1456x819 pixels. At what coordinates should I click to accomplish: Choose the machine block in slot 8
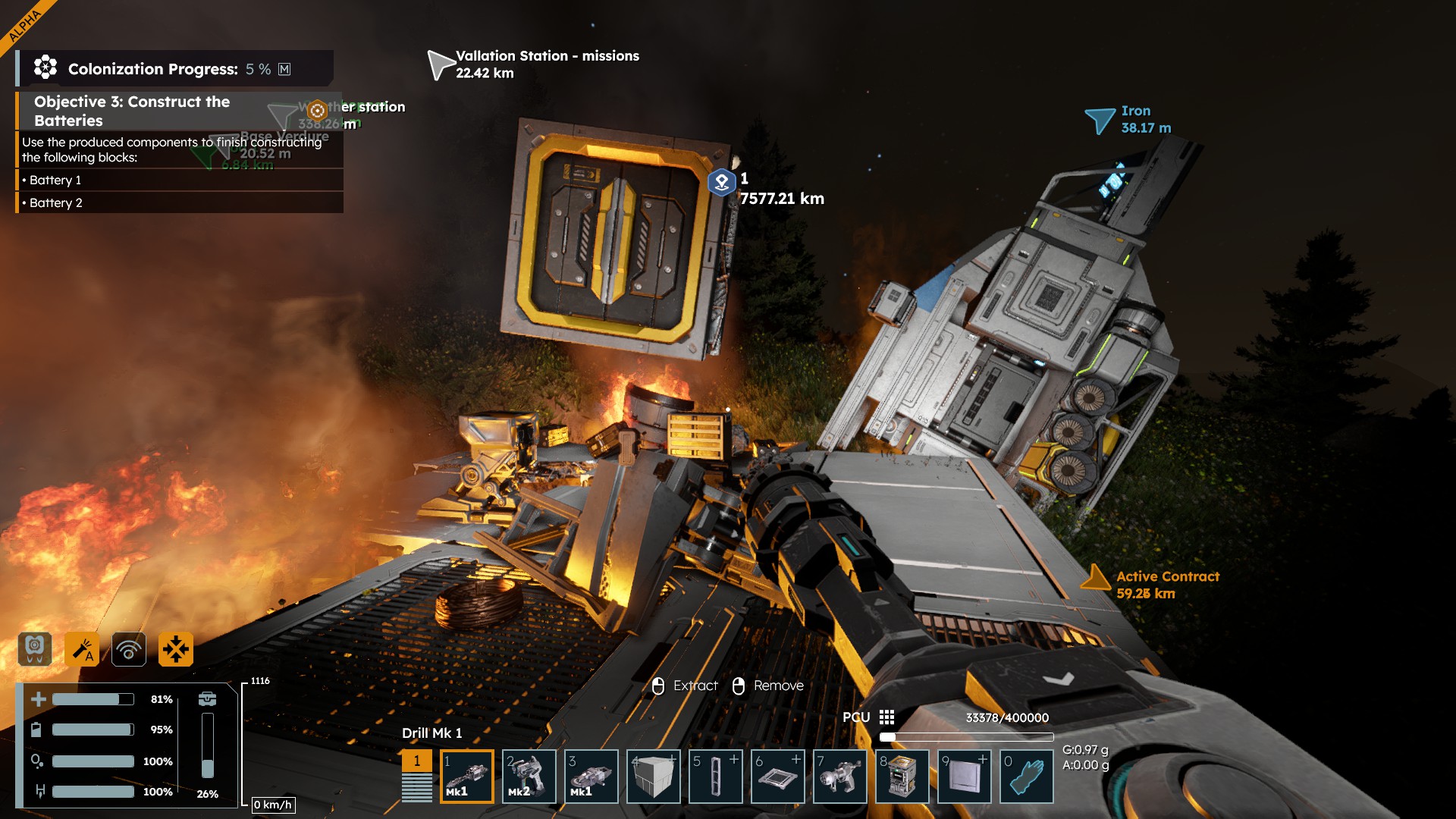902,776
